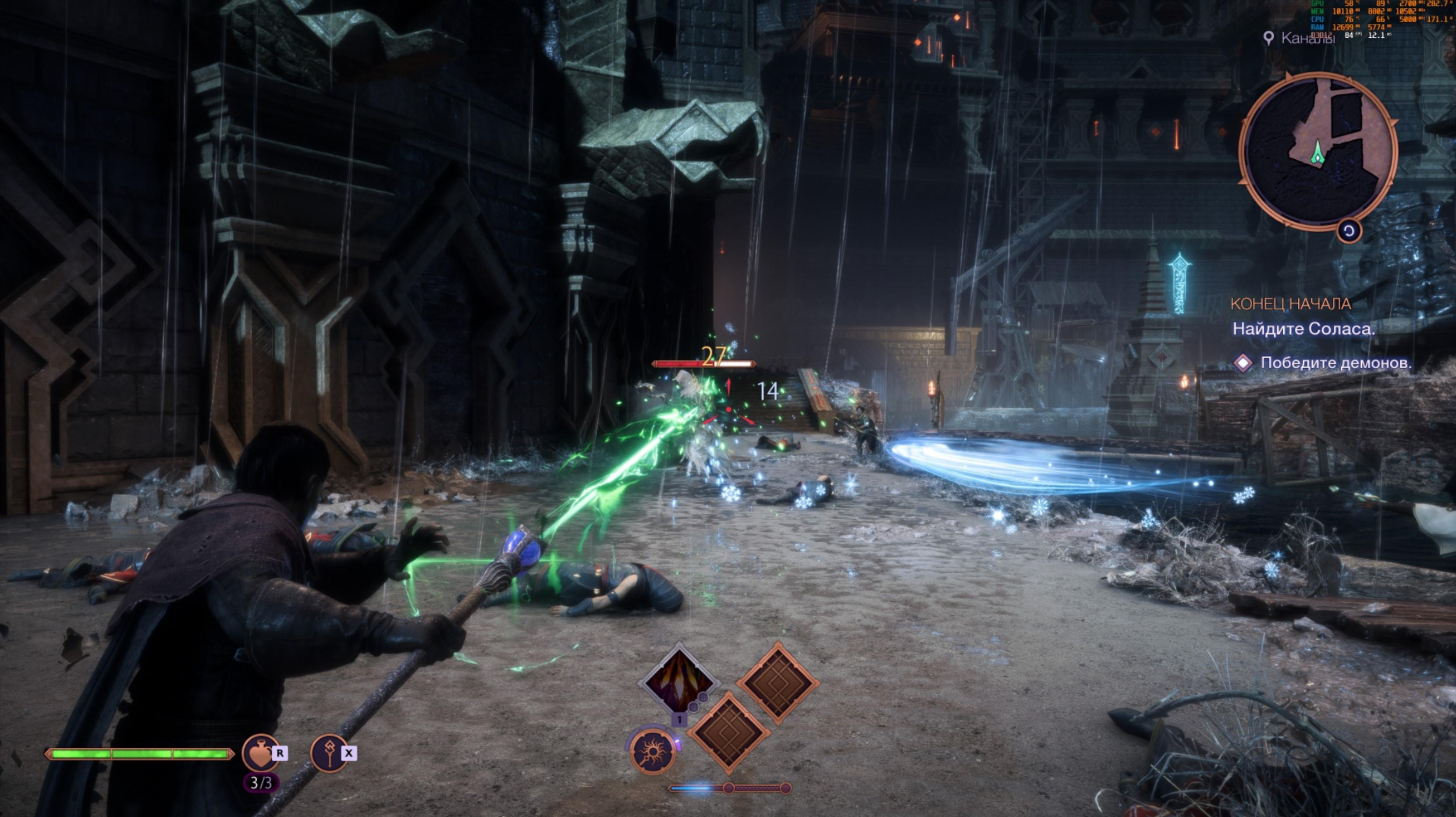This screenshot has height=817, width=1456.
Task: Click the «Каналы» location marker label
Action: point(1307,39)
